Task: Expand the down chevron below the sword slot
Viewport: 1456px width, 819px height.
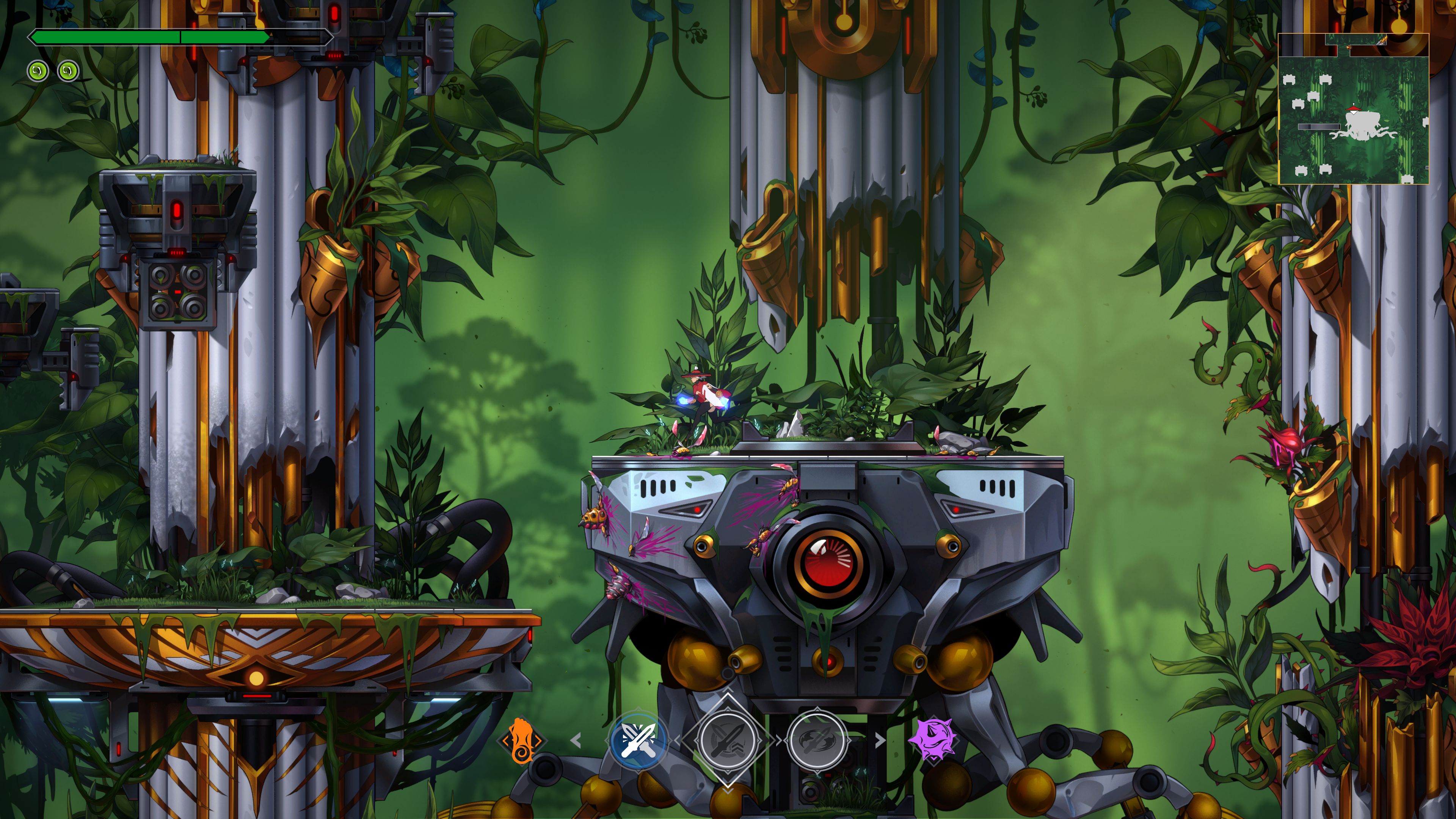Action: tap(728, 790)
